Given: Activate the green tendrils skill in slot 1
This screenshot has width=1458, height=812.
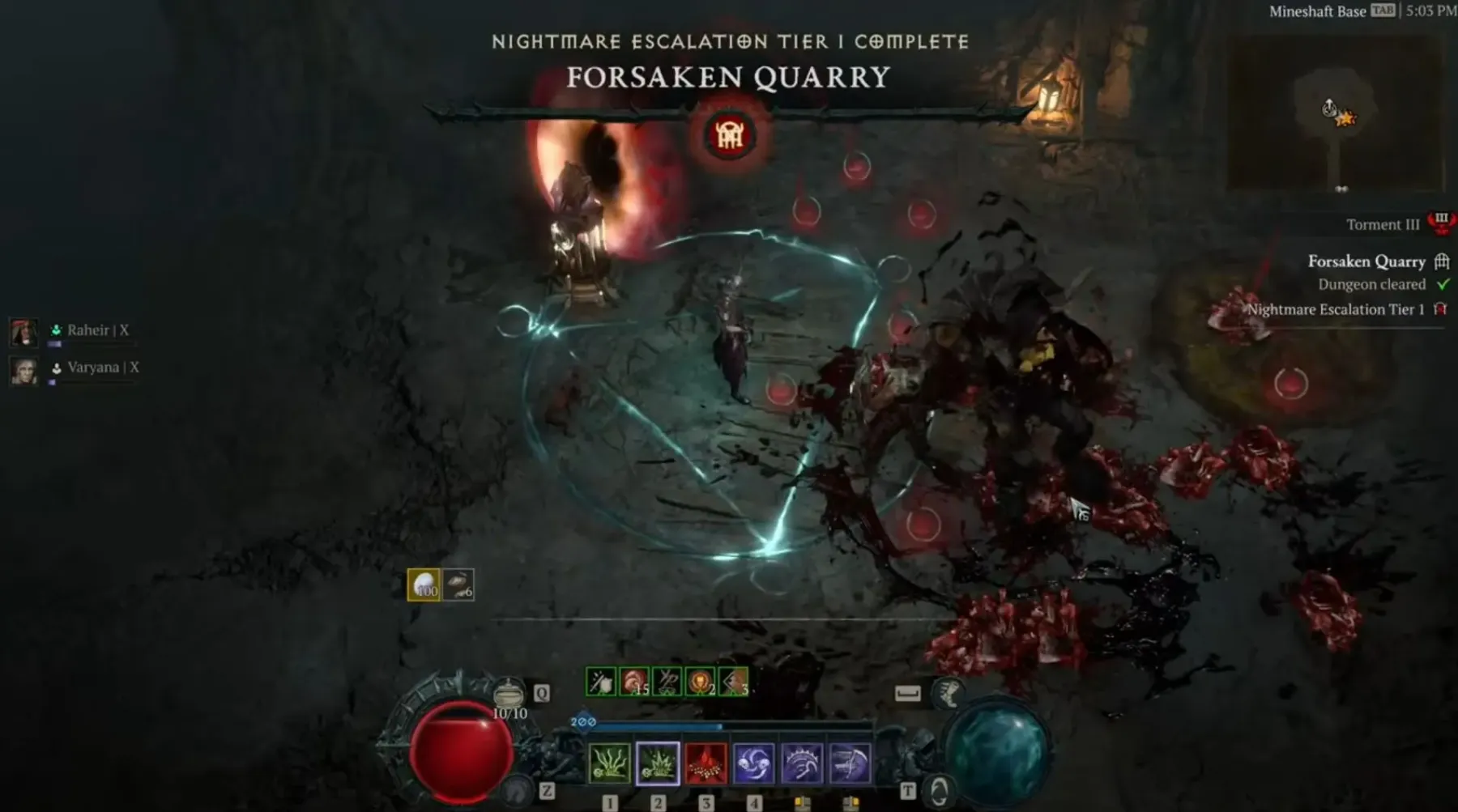Looking at the screenshot, I should coord(609,763).
